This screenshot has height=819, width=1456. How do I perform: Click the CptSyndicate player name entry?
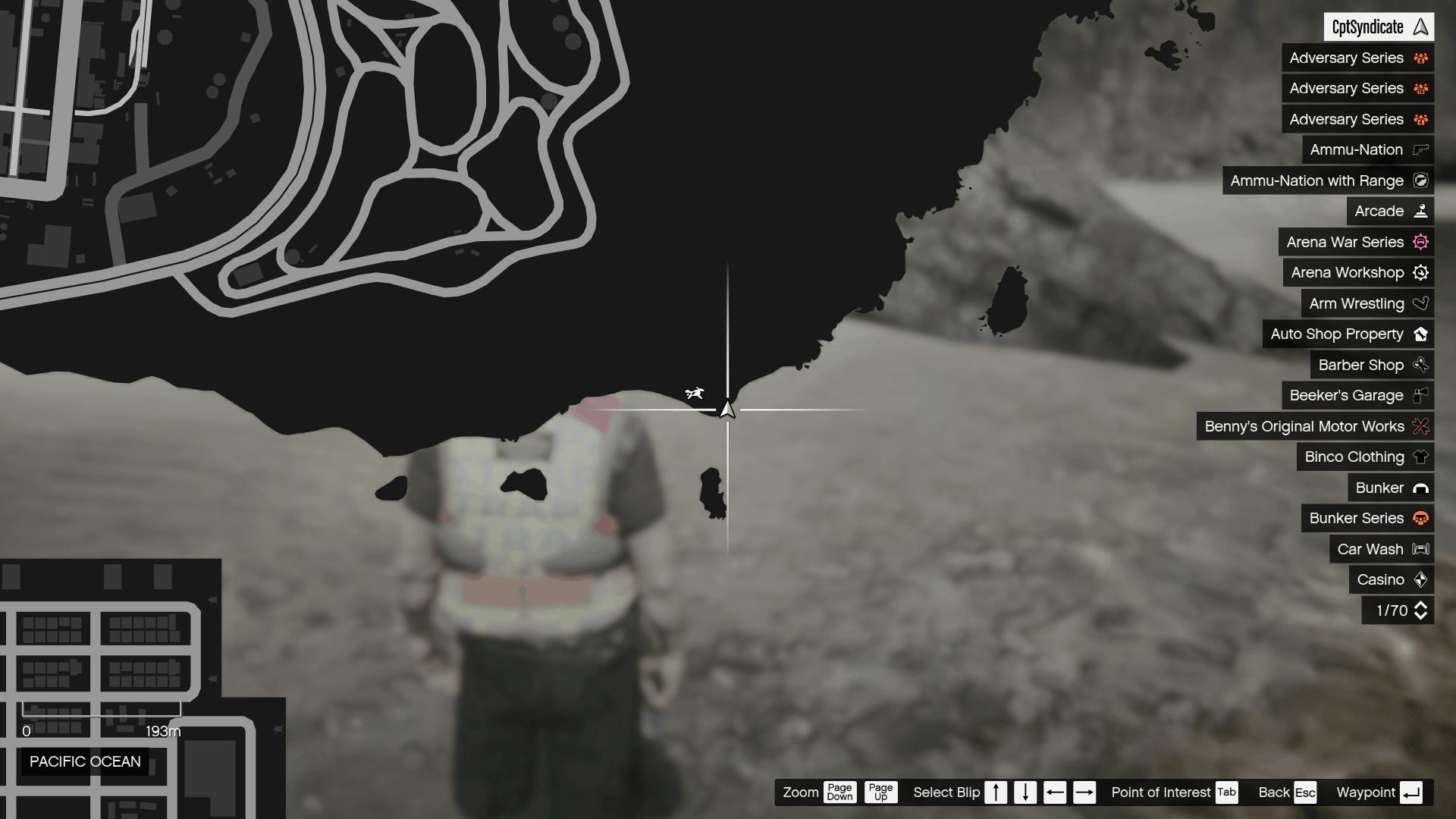[x=1378, y=27]
